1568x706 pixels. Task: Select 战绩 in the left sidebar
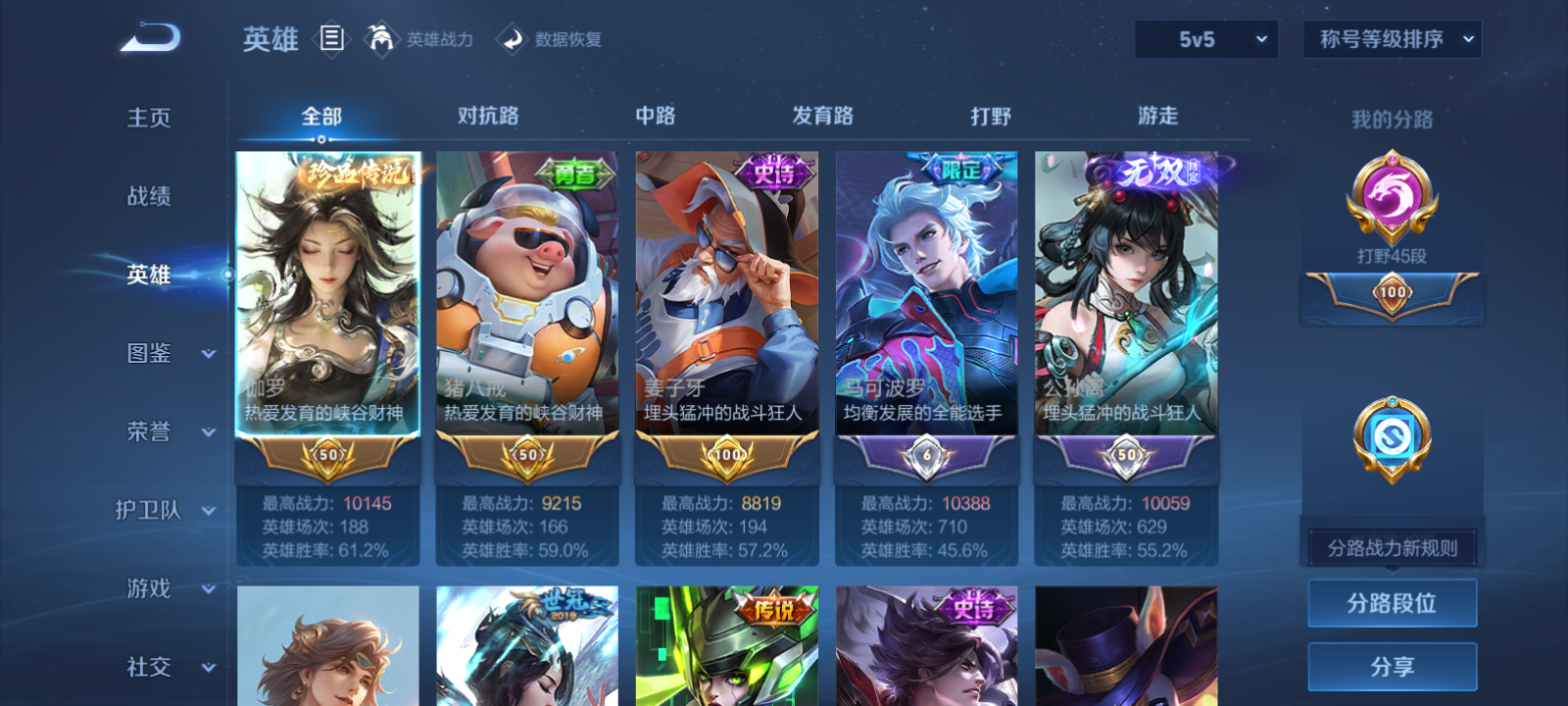147,197
